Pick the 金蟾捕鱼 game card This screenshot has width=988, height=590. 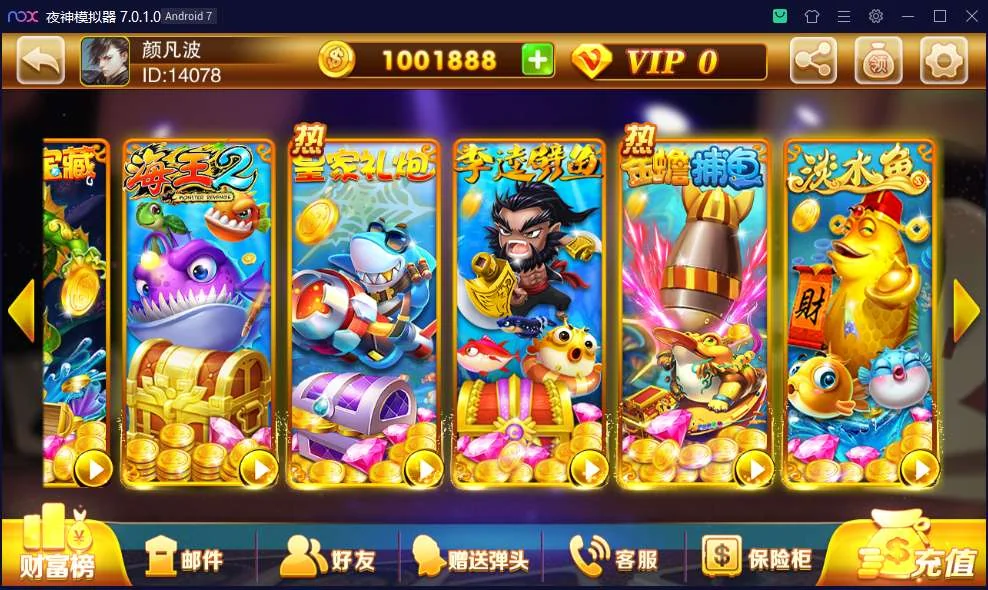pos(696,312)
